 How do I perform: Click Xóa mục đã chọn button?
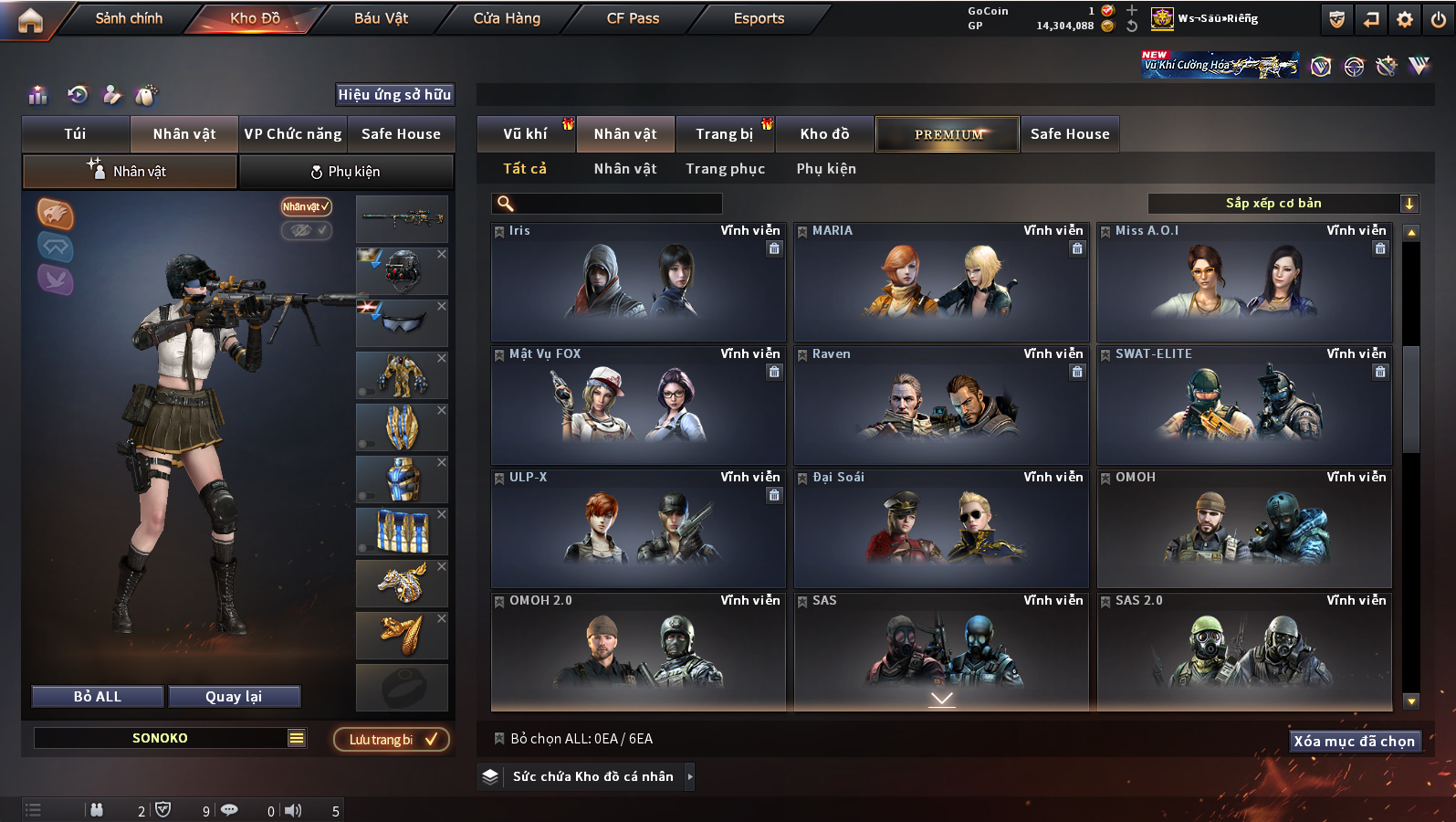(1354, 742)
